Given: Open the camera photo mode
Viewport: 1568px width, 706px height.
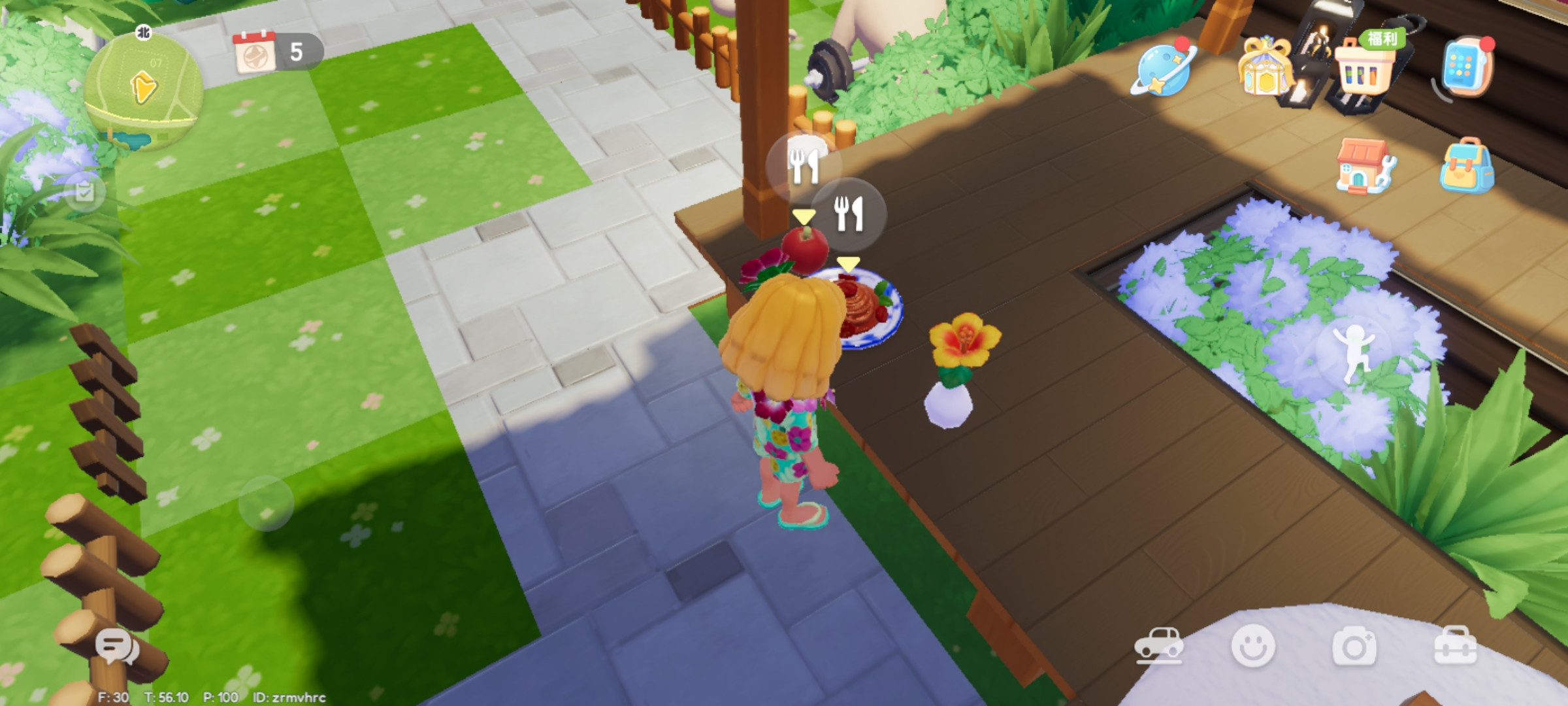Looking at the screenshot, I should coord(1354,646).
